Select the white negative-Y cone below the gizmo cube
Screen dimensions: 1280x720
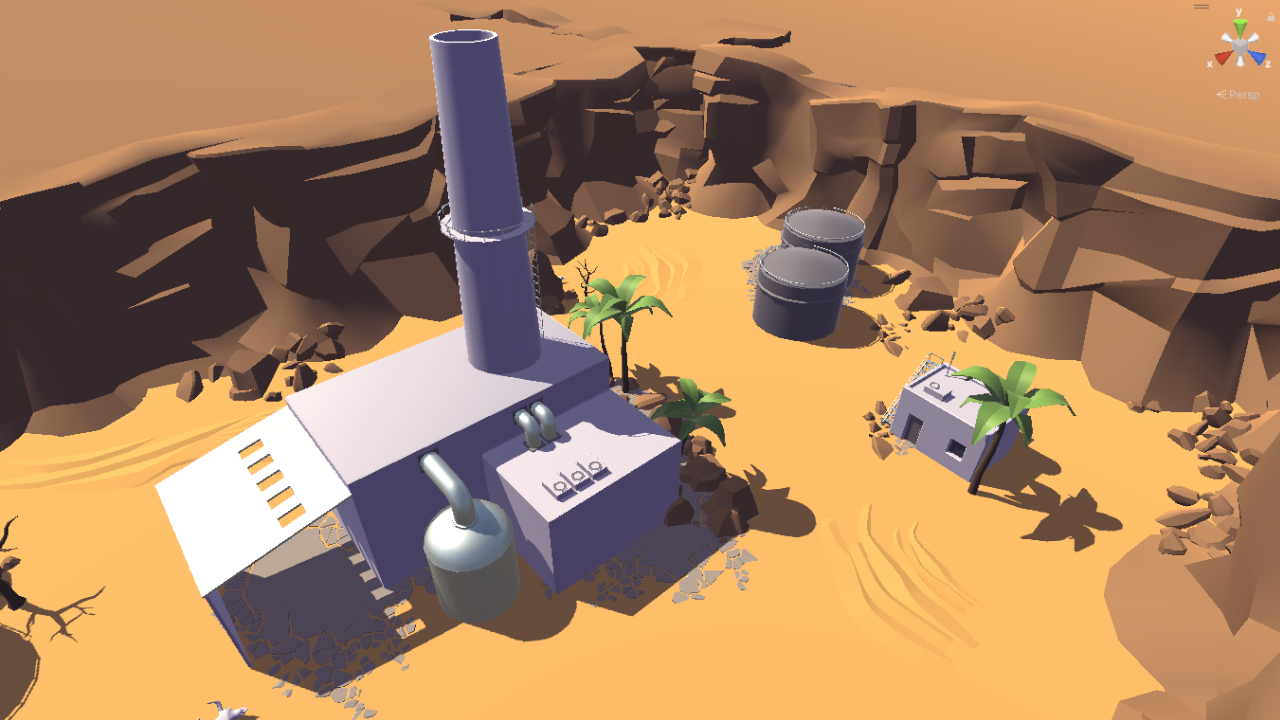pyautogui.click(x=1240, y=61)
